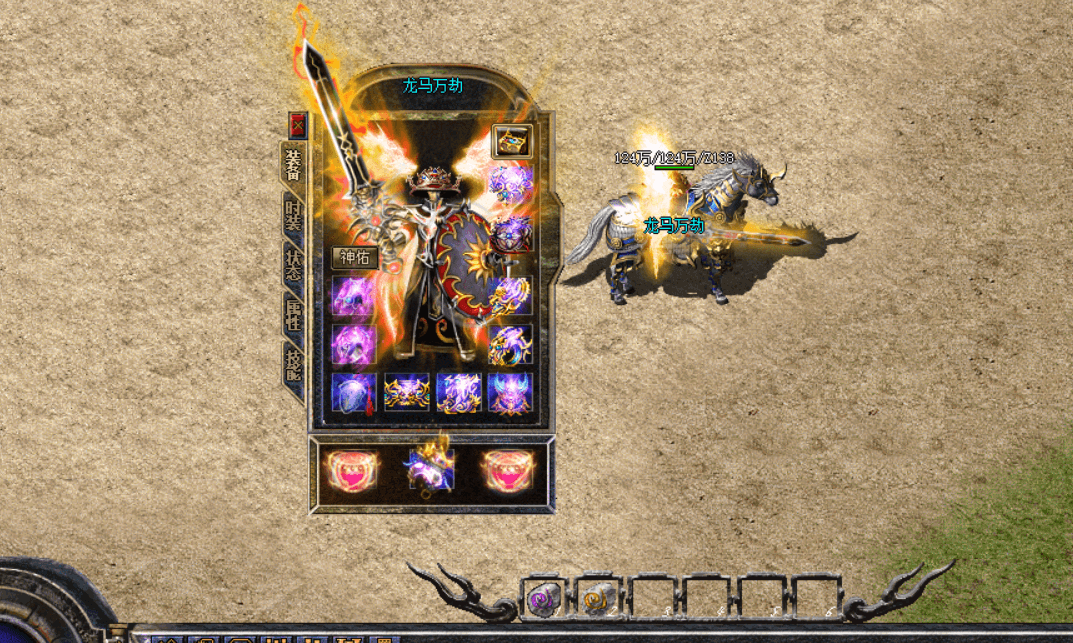Select the 装备 tab
Viewport: 1073px width, 643px height.
[x=293, y=164]
